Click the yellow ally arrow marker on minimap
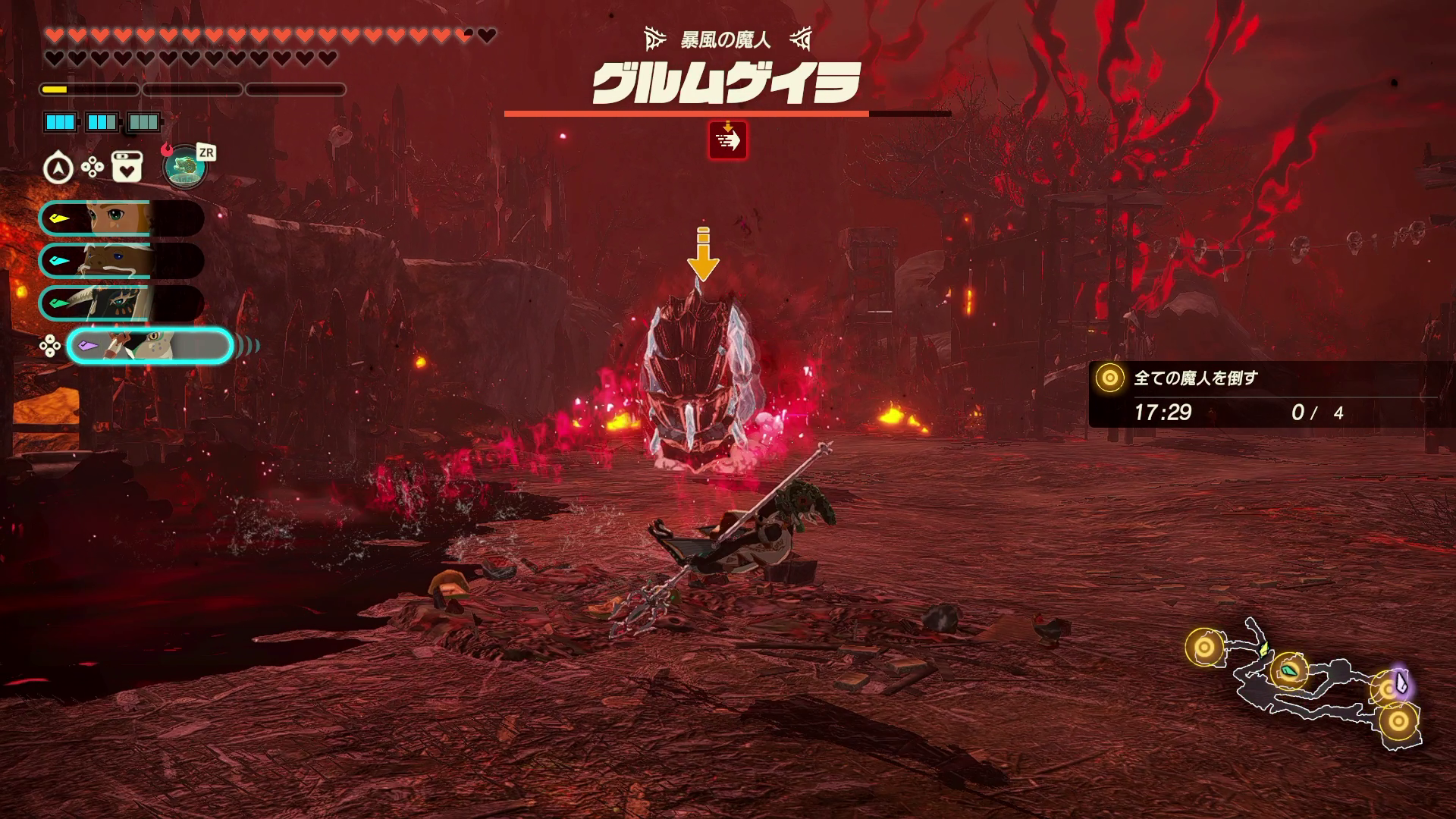Viewport: 1456px width, 819px height. point(1263,649)
